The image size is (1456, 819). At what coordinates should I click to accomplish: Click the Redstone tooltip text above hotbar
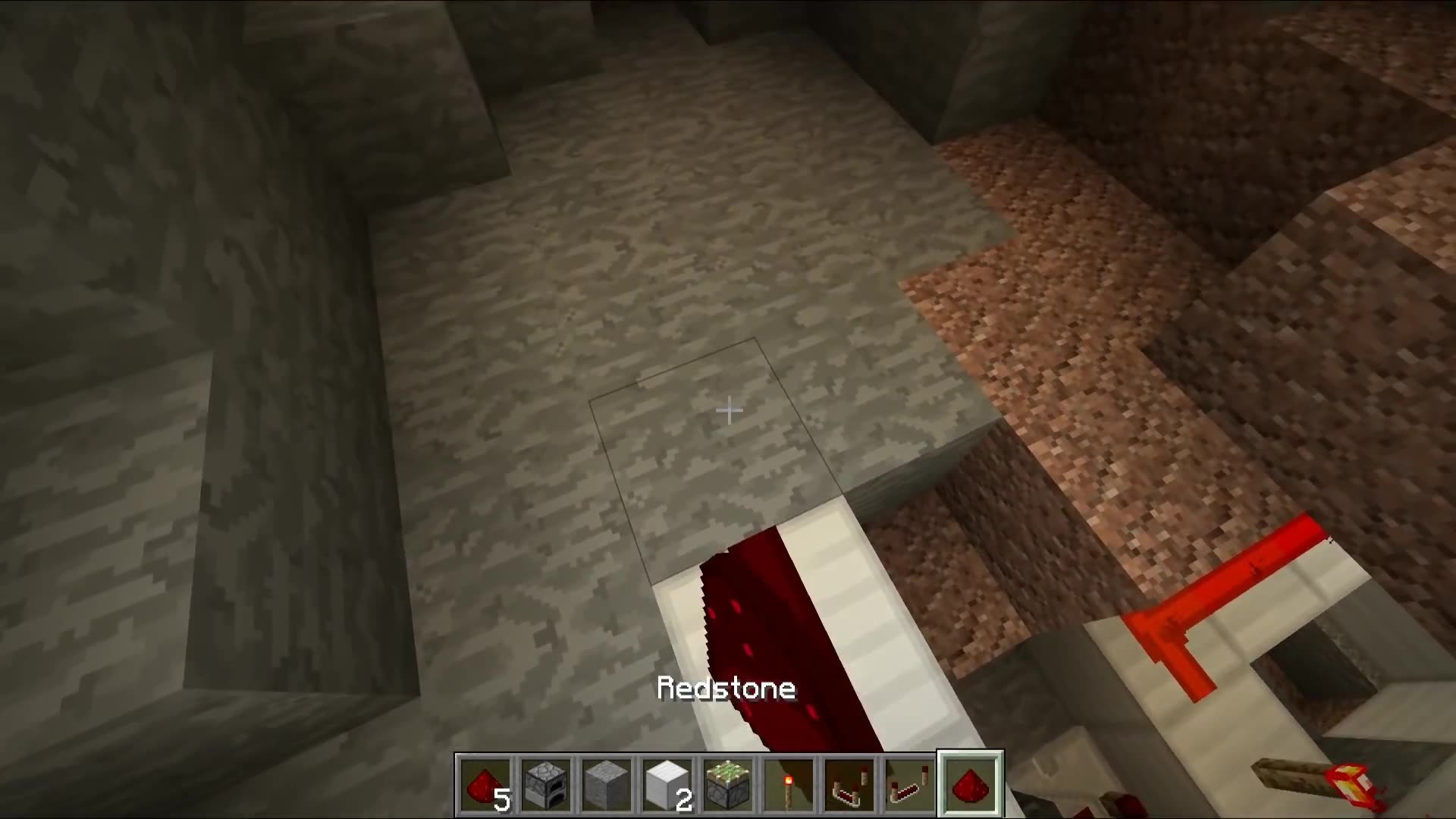pos(727,689)
